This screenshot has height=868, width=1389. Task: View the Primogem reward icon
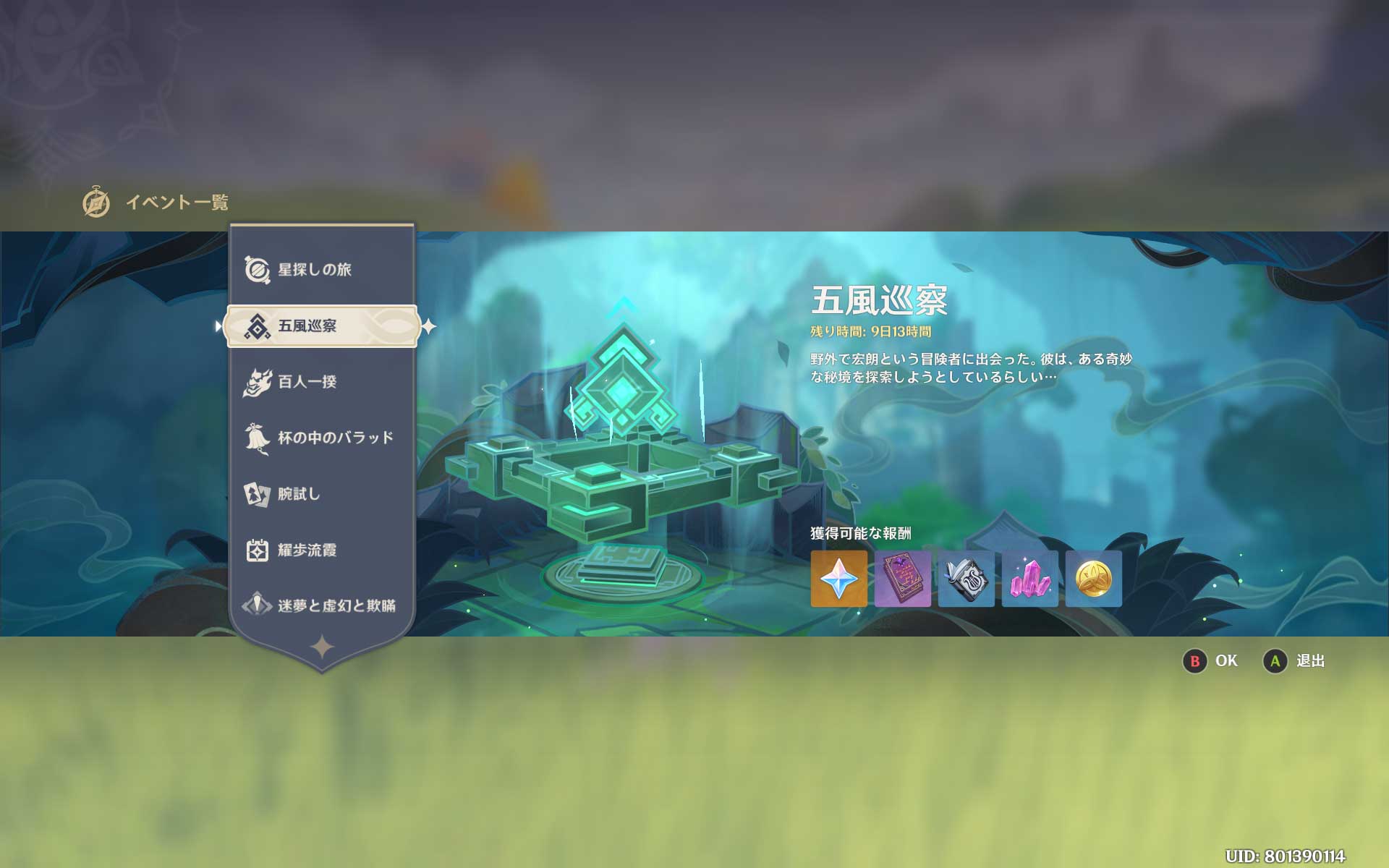coord(838,579)
